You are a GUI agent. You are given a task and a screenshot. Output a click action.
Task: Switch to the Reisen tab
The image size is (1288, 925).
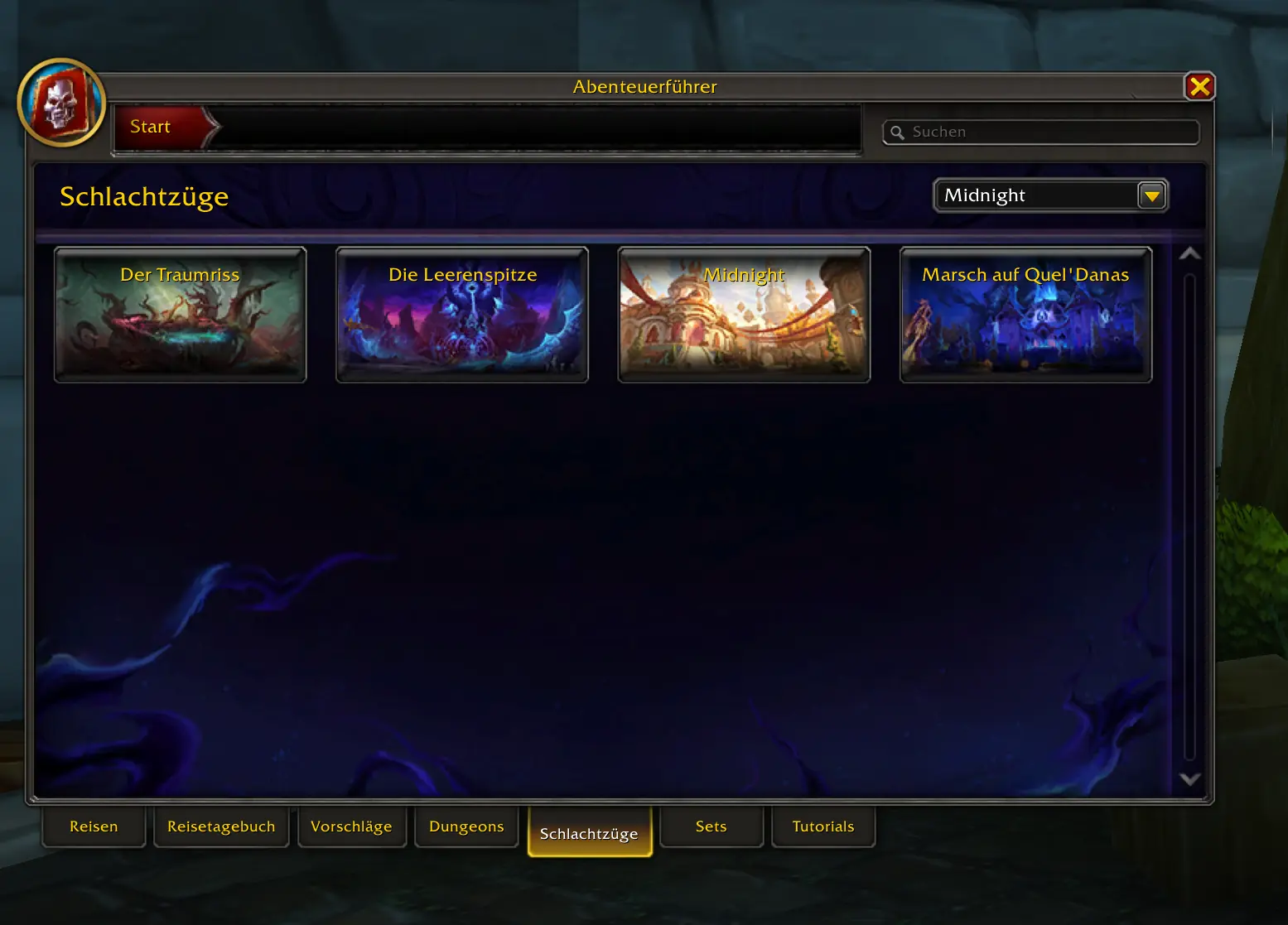click(x=94, y=826)
